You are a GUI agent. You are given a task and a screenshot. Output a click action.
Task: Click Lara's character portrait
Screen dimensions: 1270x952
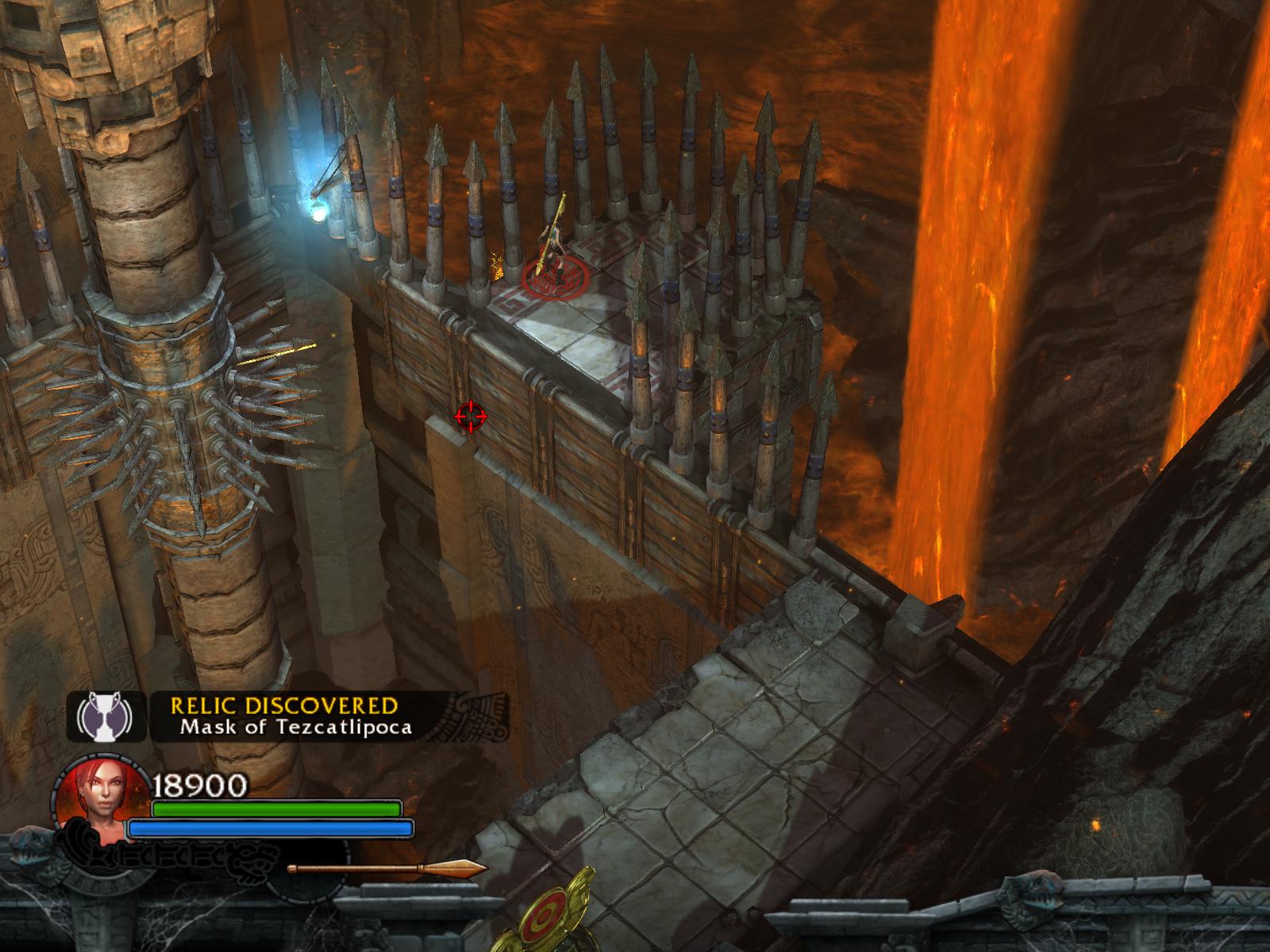(101, 806)
